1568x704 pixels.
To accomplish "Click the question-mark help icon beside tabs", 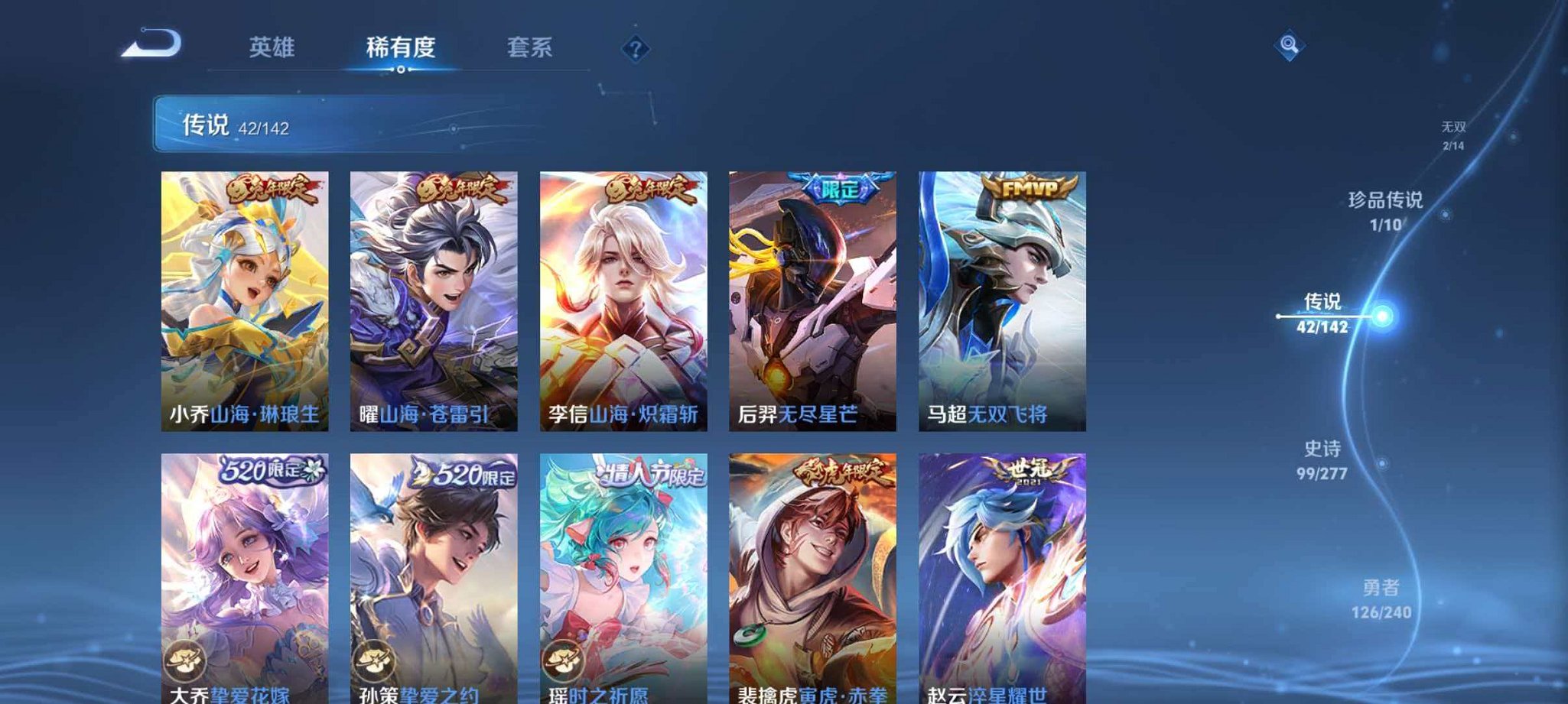I will tap(635, 50).
